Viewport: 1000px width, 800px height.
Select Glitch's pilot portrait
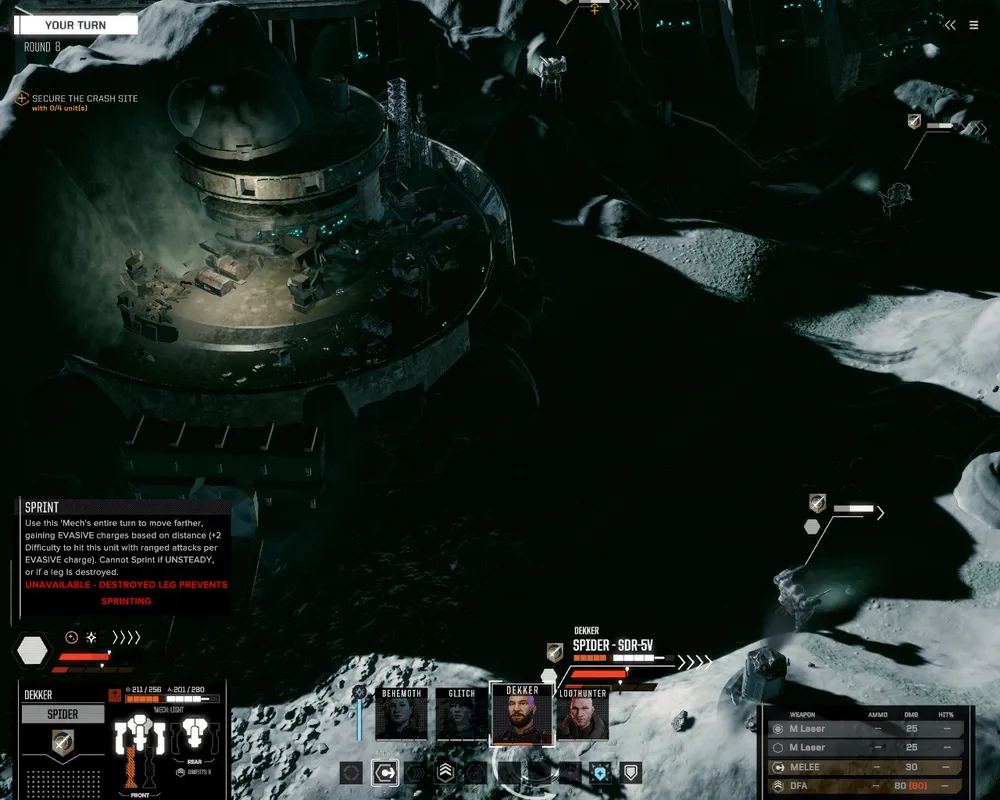tap(461, 714)
